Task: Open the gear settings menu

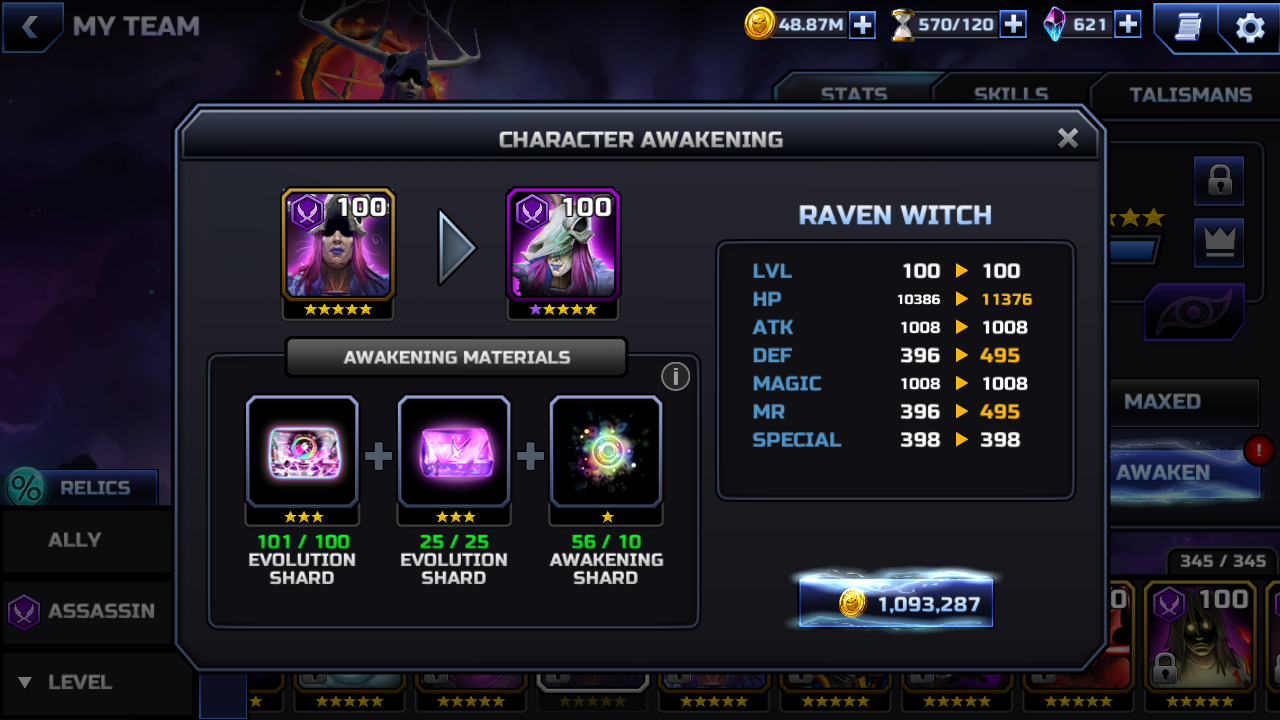Action: point(1250,28)
